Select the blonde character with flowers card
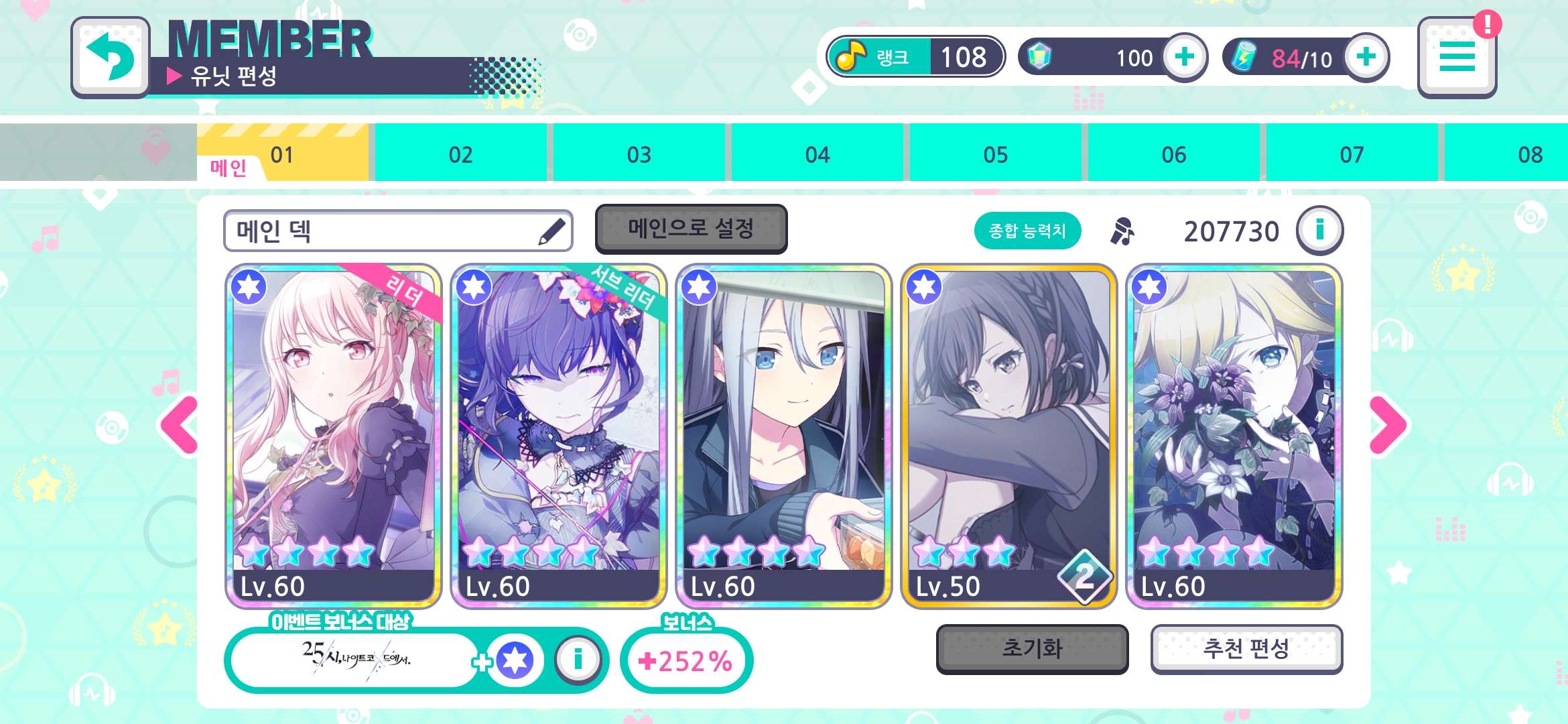 pyautogui.click(x=1234, y=436)
